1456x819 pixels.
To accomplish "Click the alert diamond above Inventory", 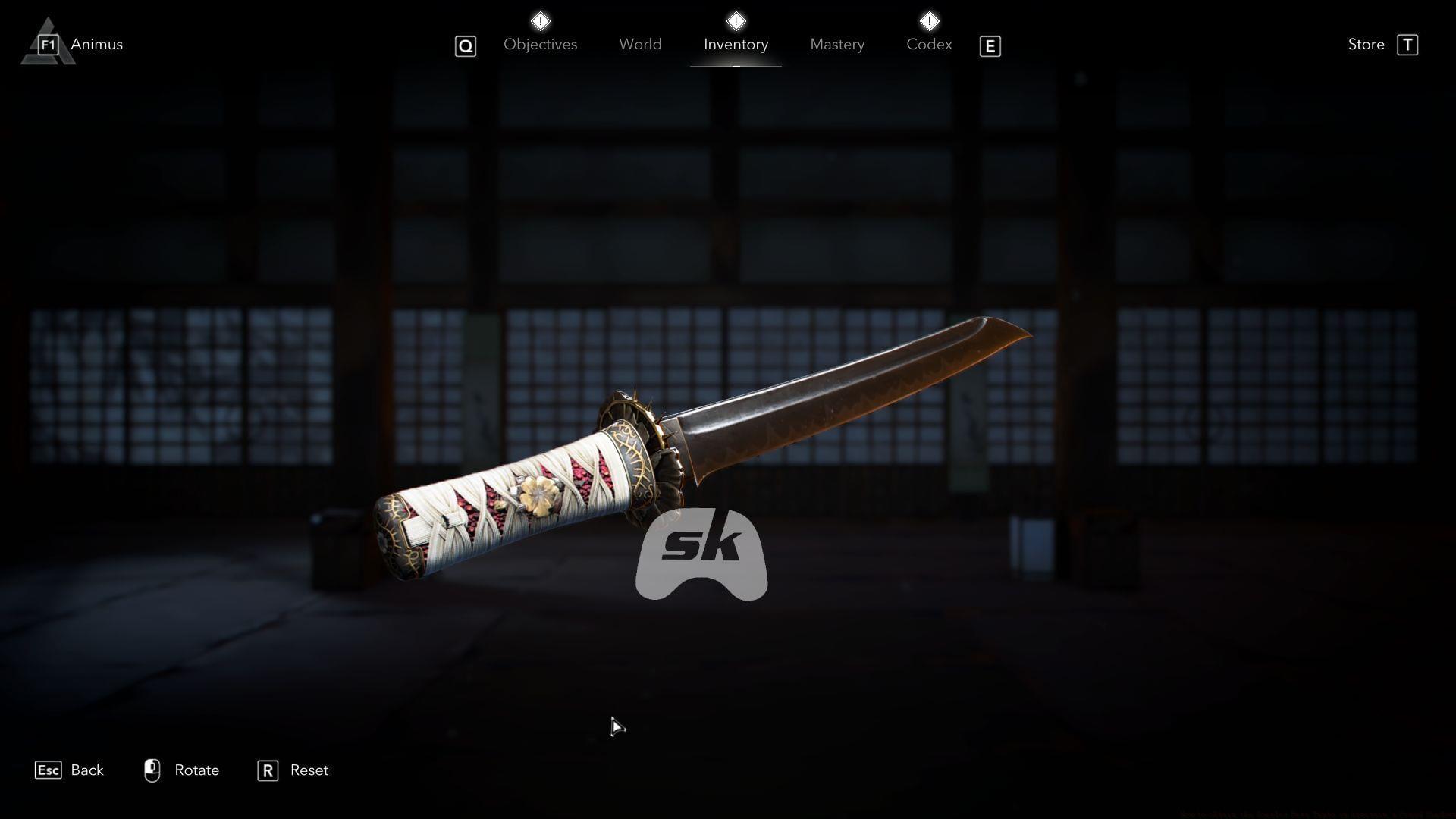I will pos(735,20).
